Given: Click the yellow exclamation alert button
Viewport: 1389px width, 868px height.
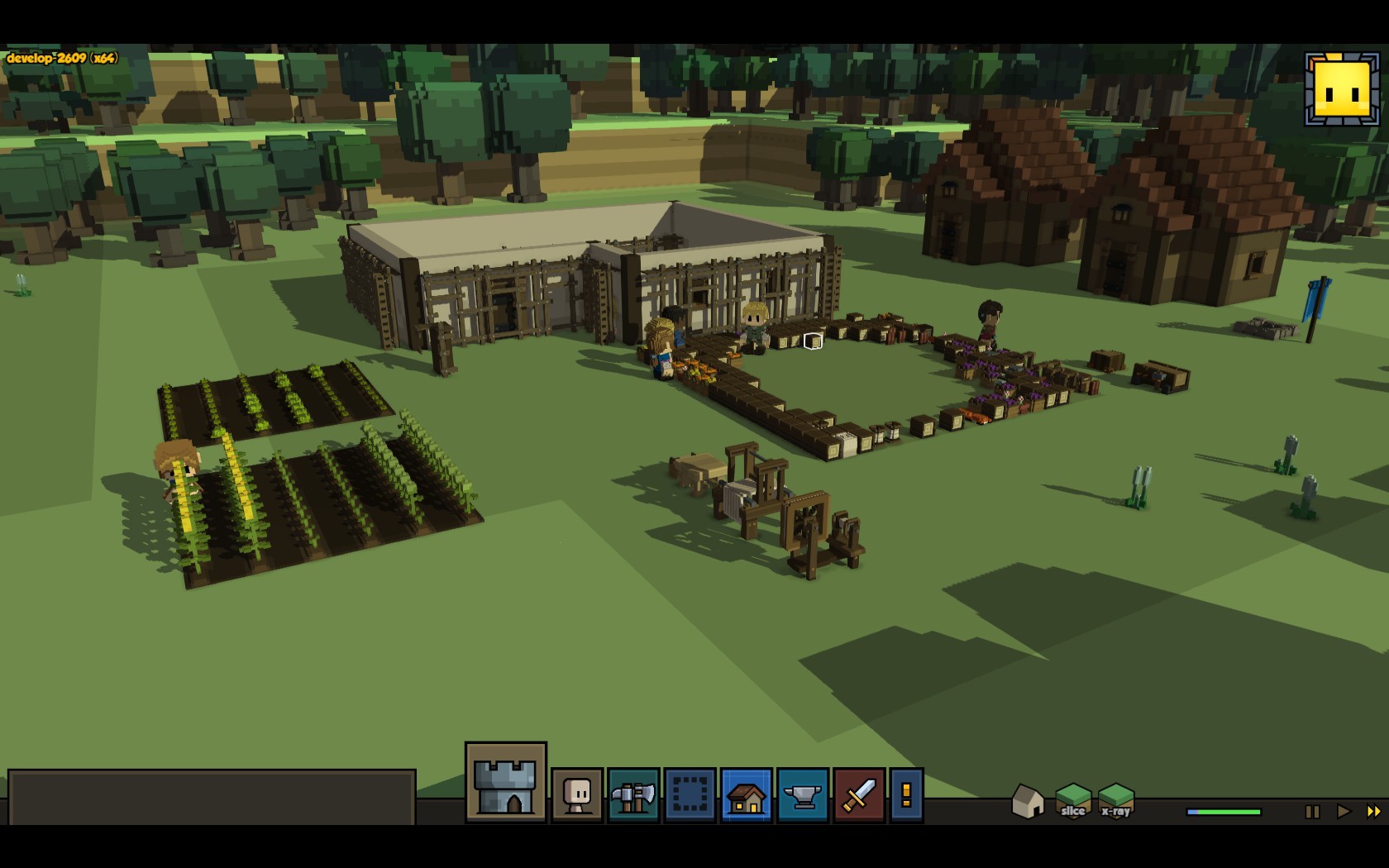Looking at the screenshot, I should point(906,795).
